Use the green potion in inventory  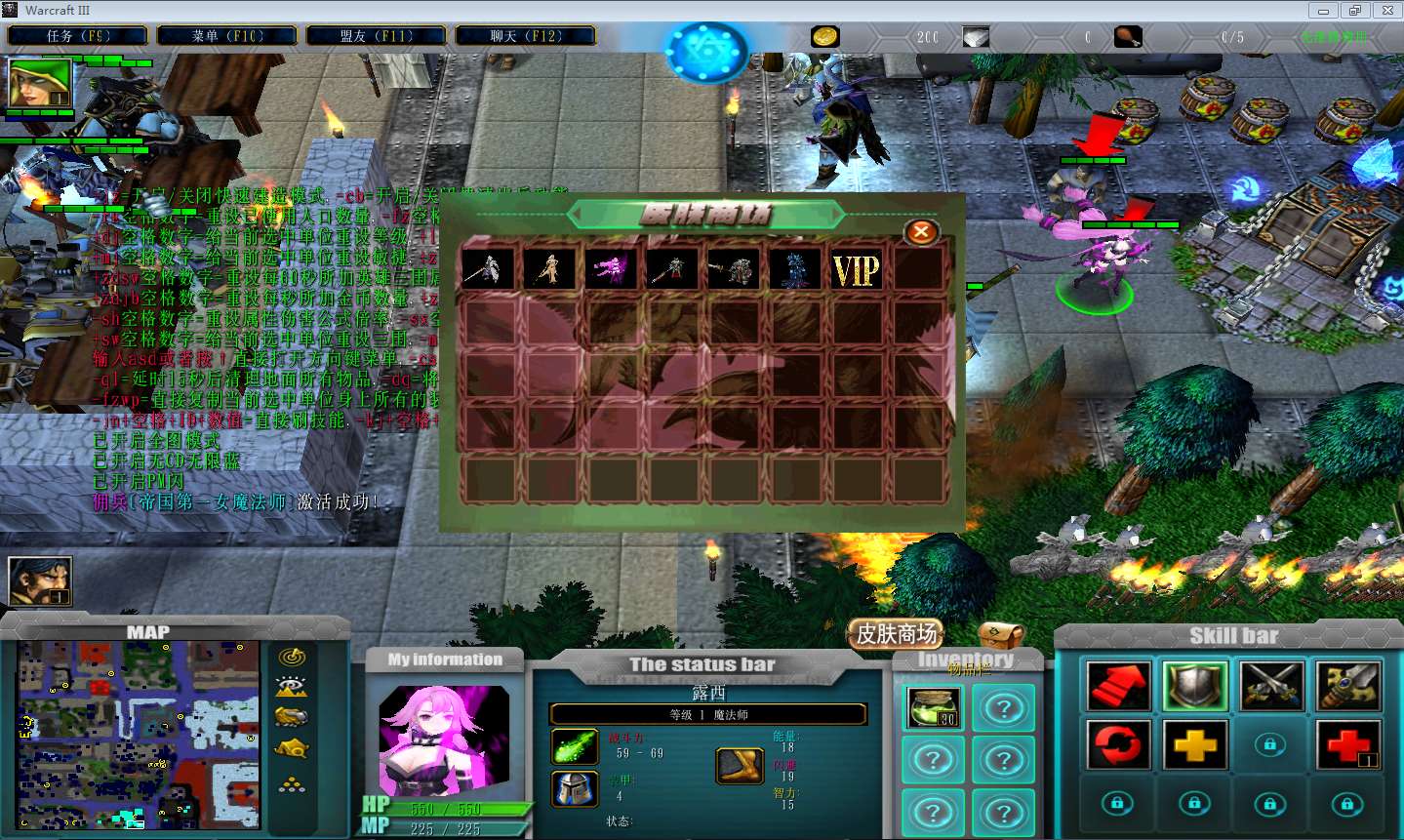pyautogui.click(x=934, y=707)
